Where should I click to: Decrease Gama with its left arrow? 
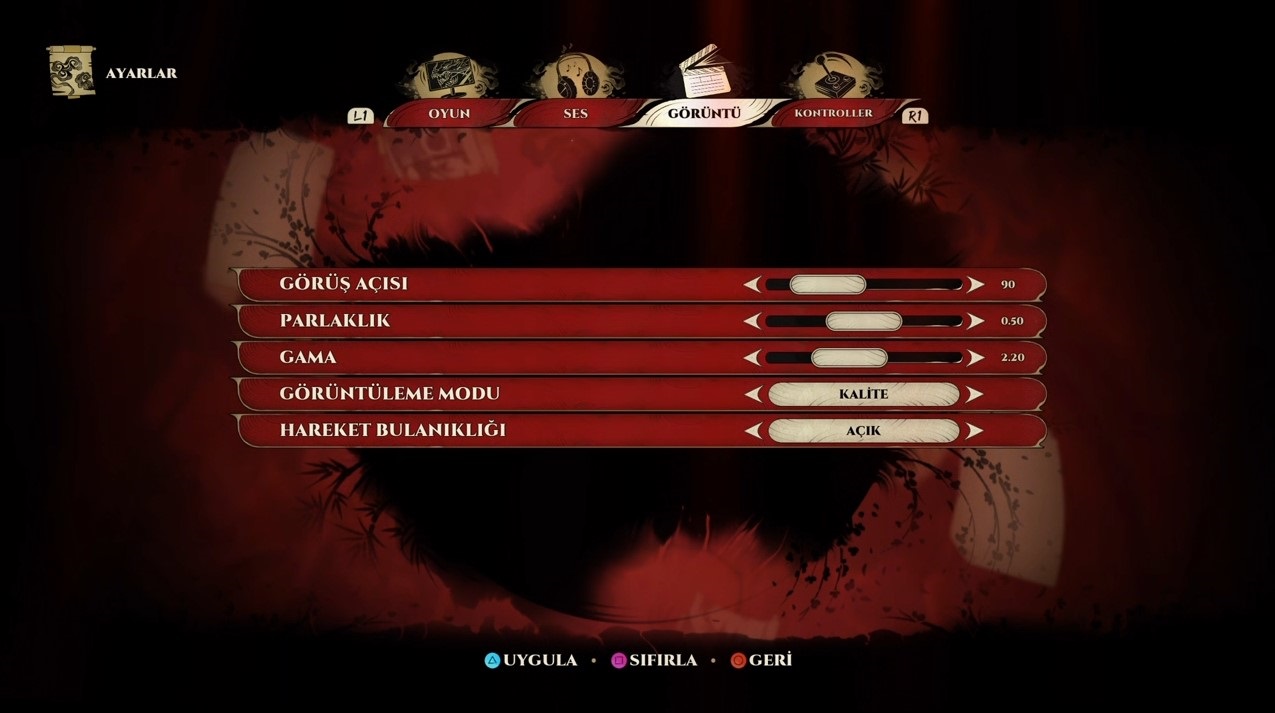pyautogui.click(x=752, y=357)
